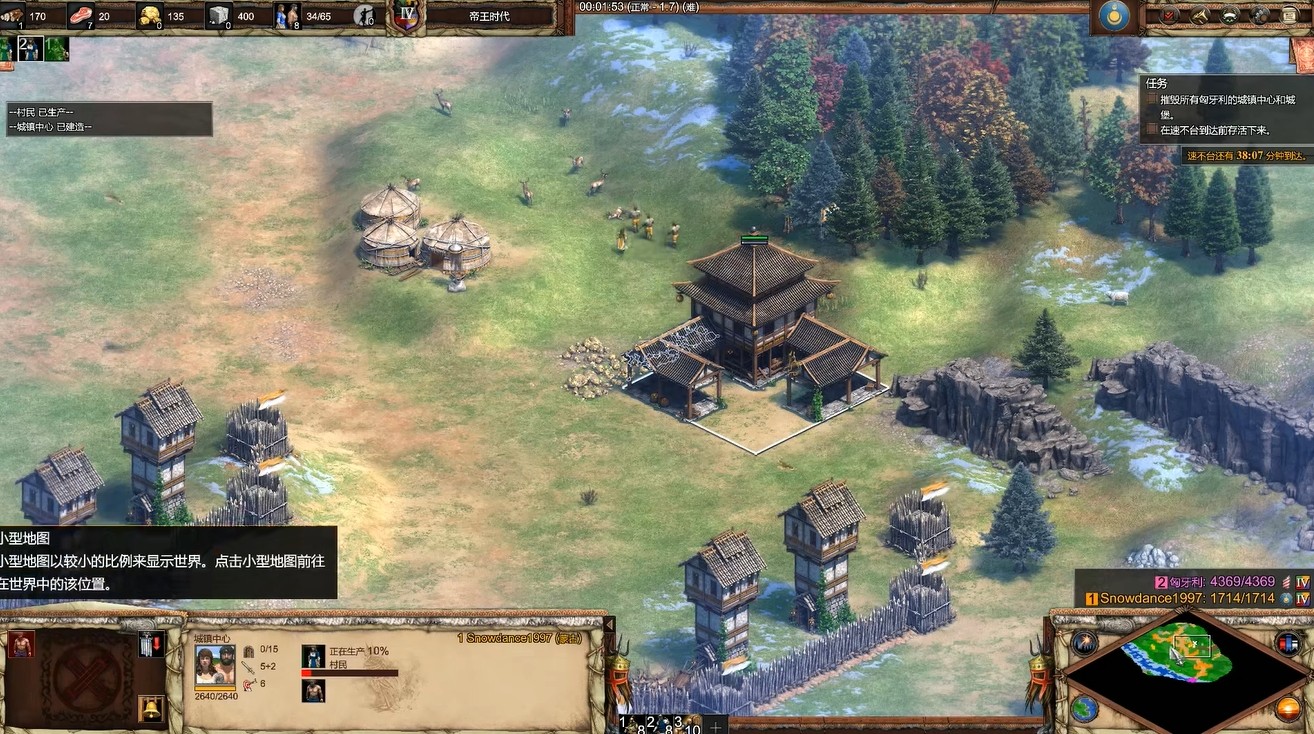Collapse the selection panel with arrow tab
Image resolution: width=1314 pixels, height=734 pixels.
(609, 624)
